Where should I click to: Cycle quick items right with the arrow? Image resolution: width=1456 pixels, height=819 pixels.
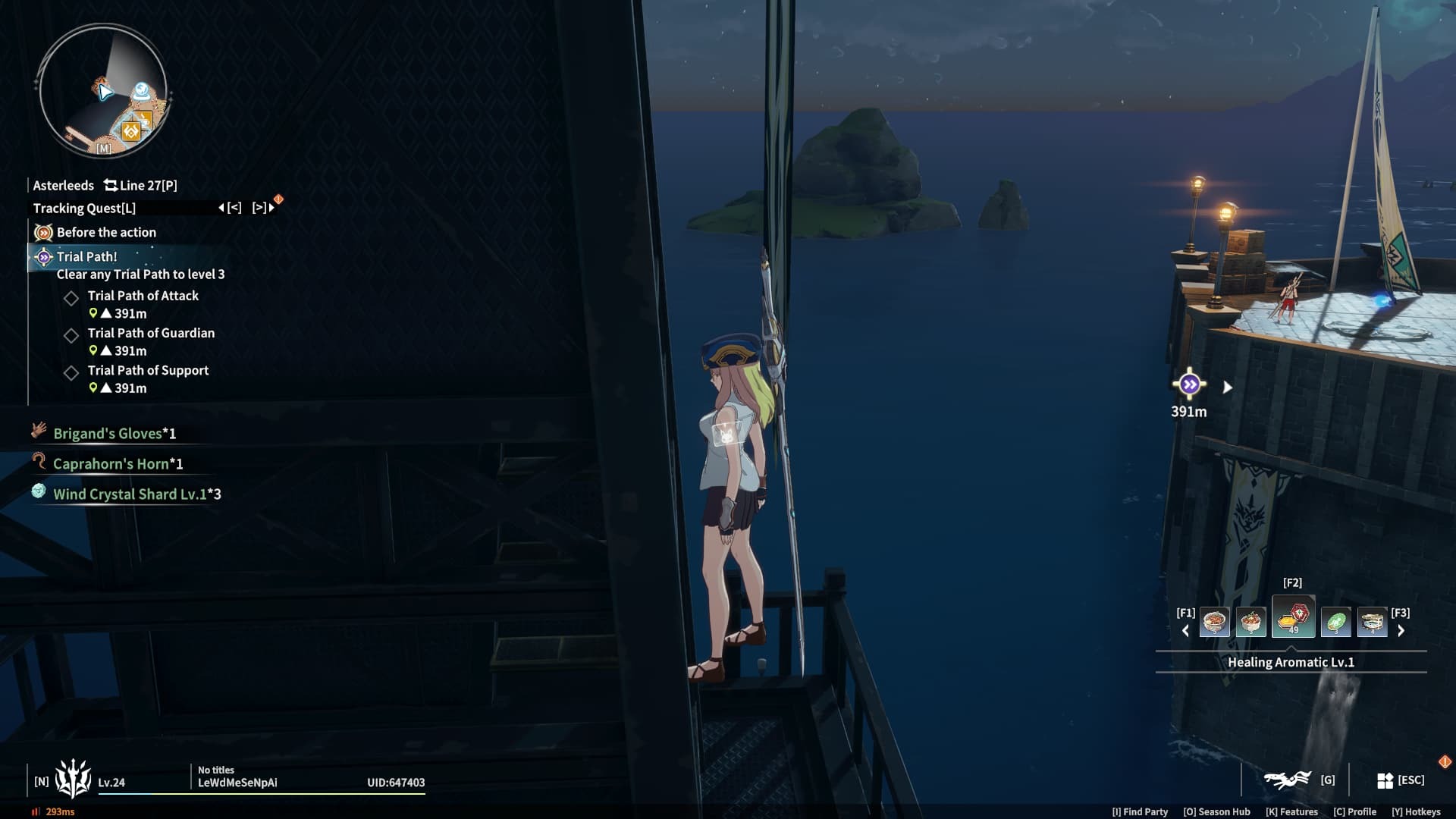pos(1401,630)
